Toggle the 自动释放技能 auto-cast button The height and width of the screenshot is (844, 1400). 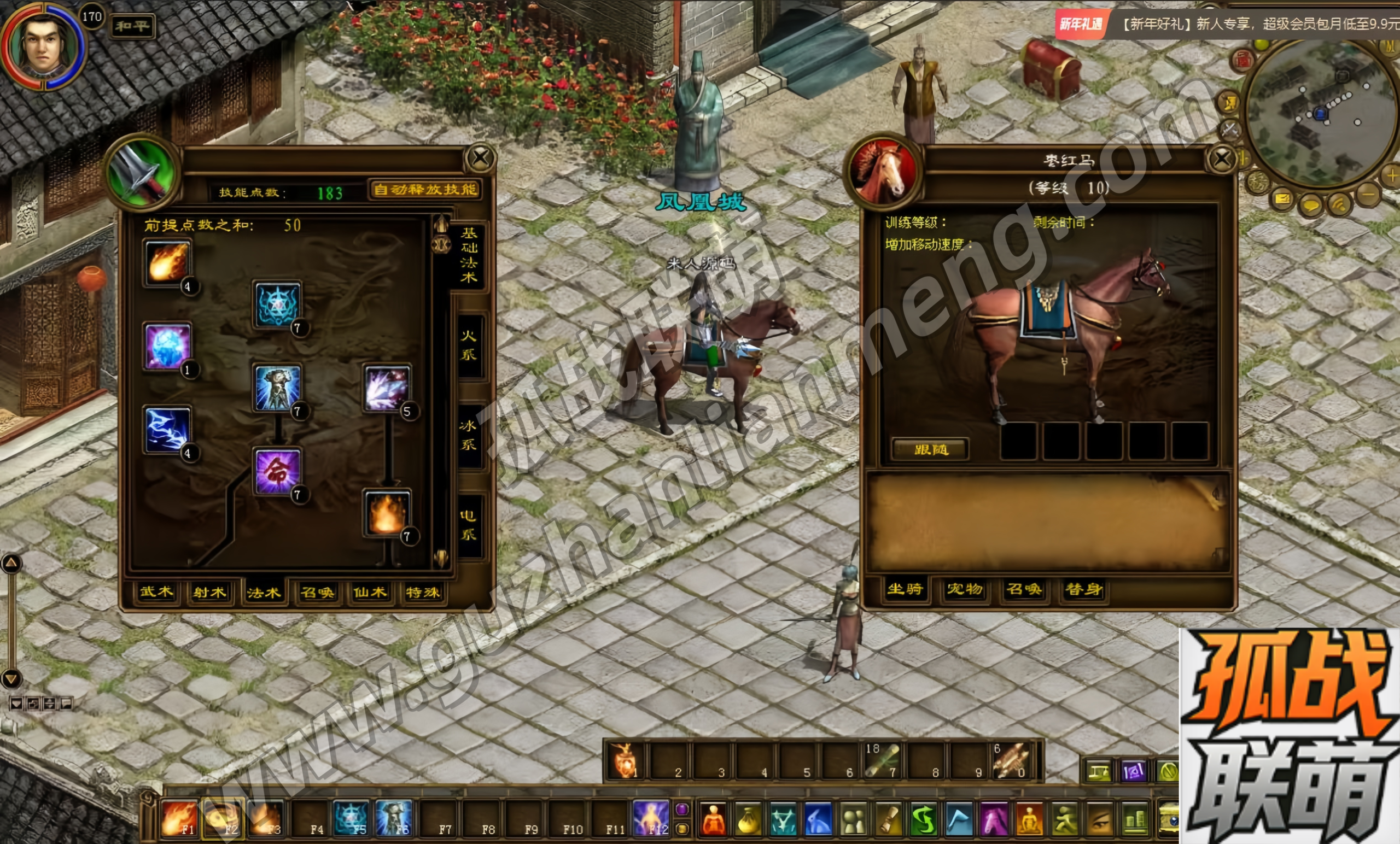coord(425,190)
